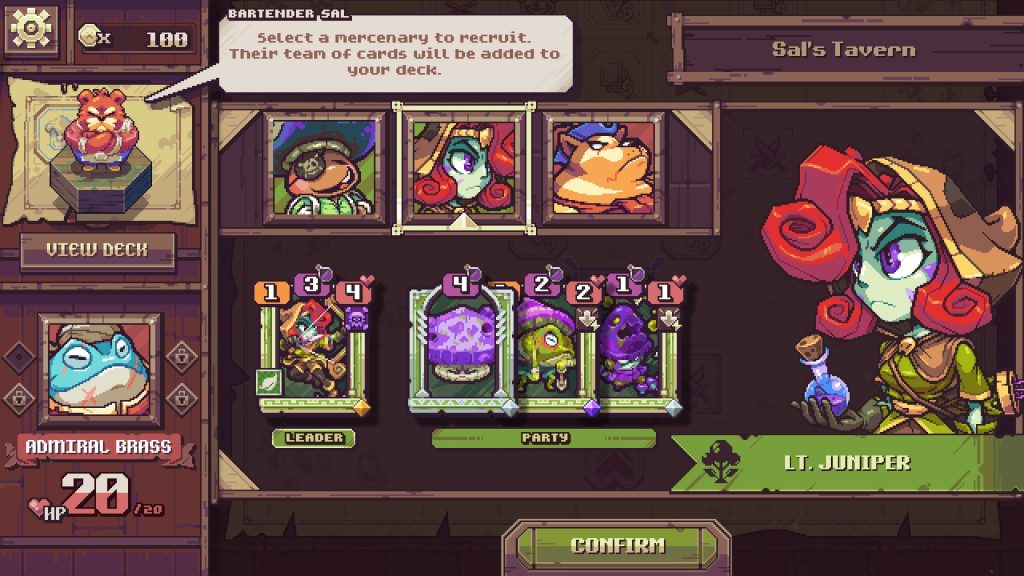
Task: Pick the orange cat mercenary portrait
Action: (604, 166)
